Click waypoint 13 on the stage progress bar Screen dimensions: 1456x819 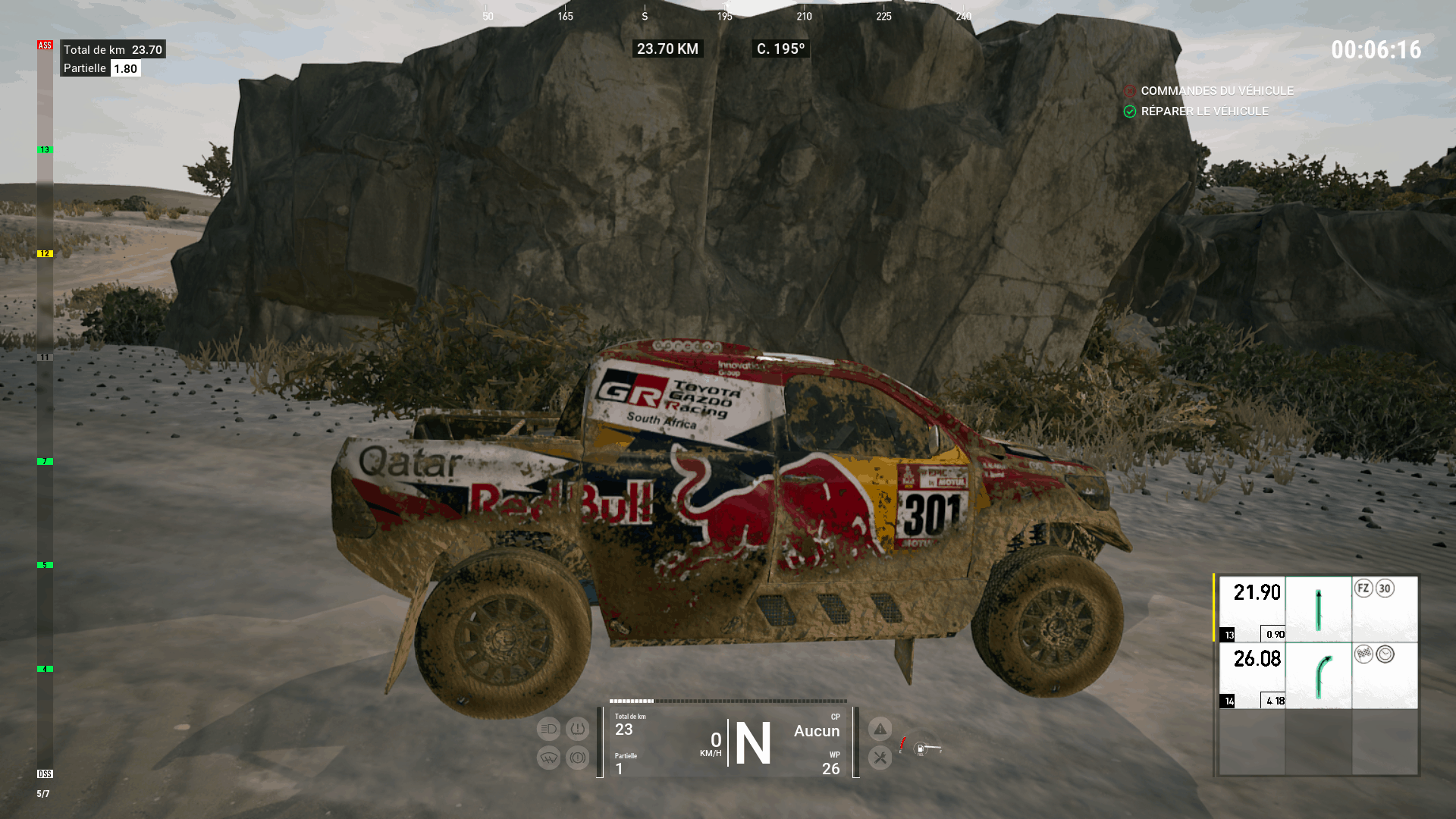45,150
